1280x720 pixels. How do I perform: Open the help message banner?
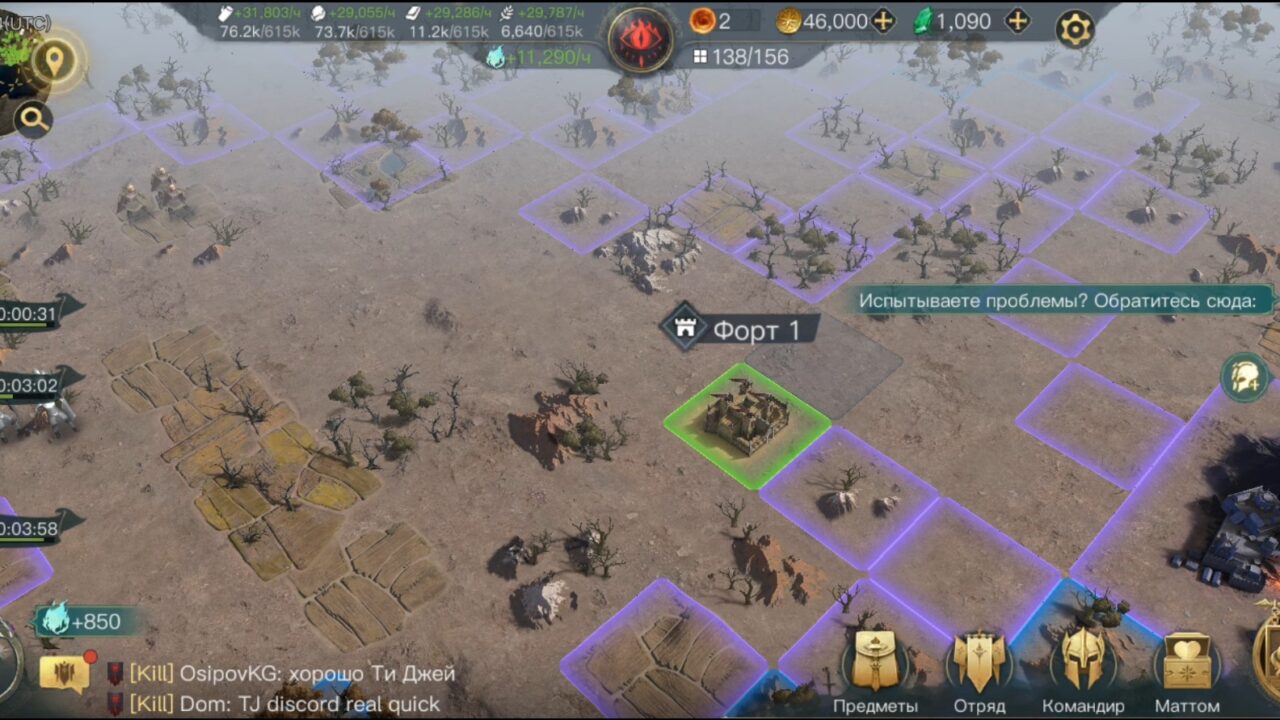1065,300
